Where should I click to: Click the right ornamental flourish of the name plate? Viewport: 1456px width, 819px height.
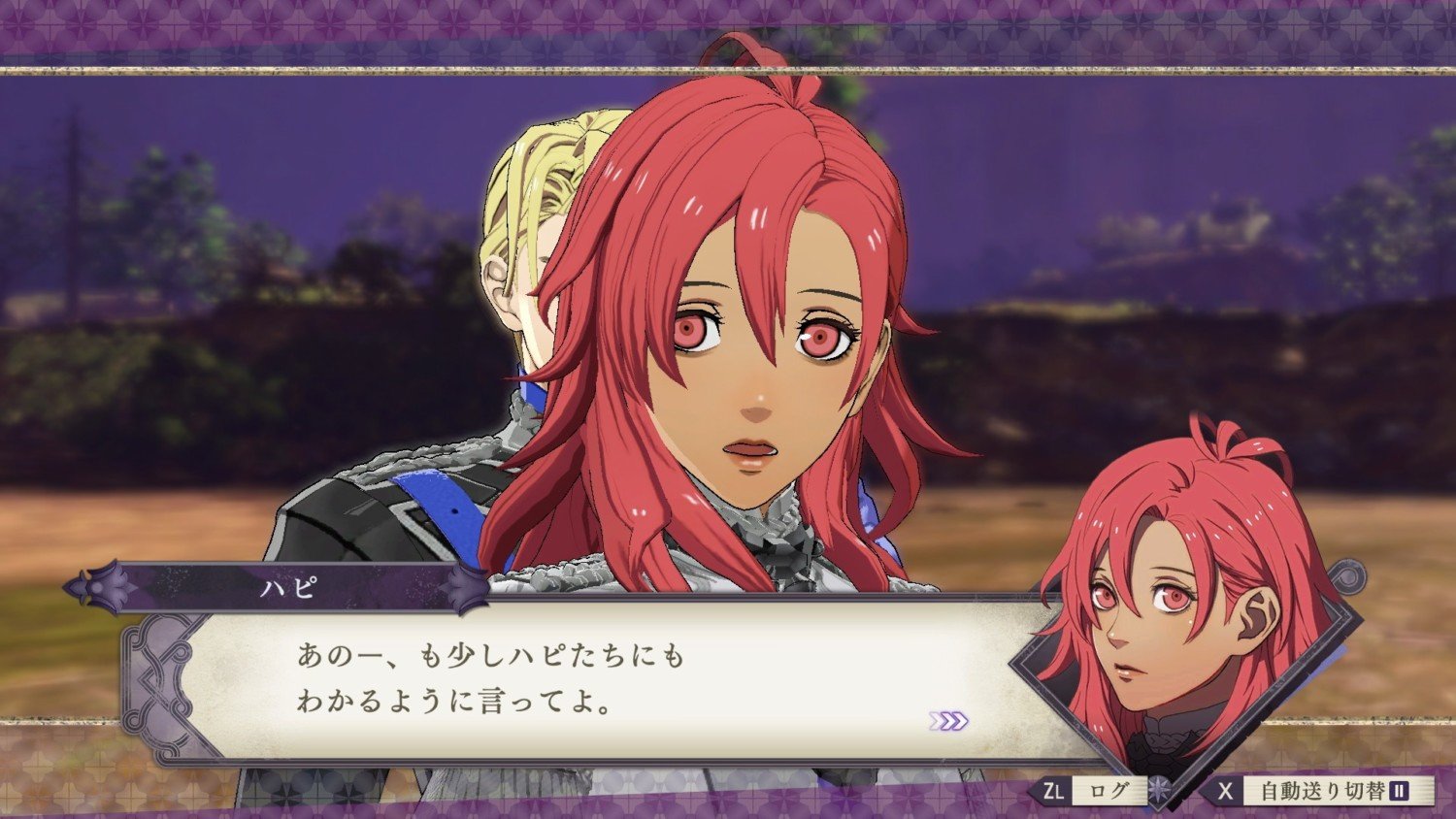[x=464, y=588]
